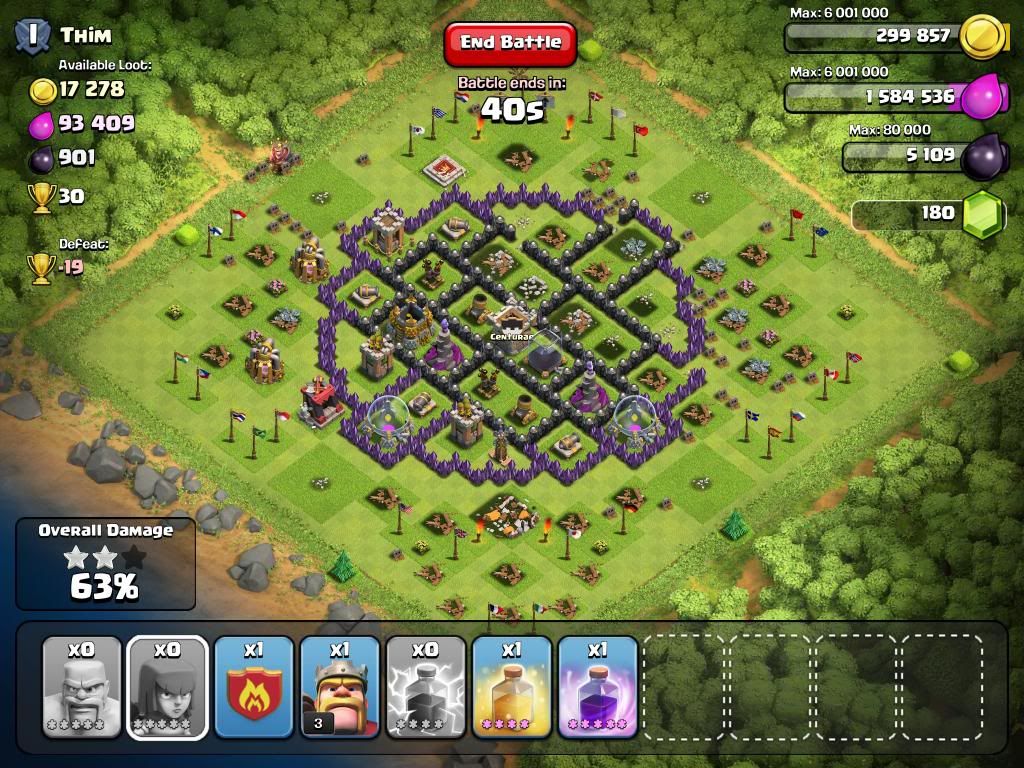Choose the Barbarian King hero slot
The image size is (1024, 768).
[340, 687]
